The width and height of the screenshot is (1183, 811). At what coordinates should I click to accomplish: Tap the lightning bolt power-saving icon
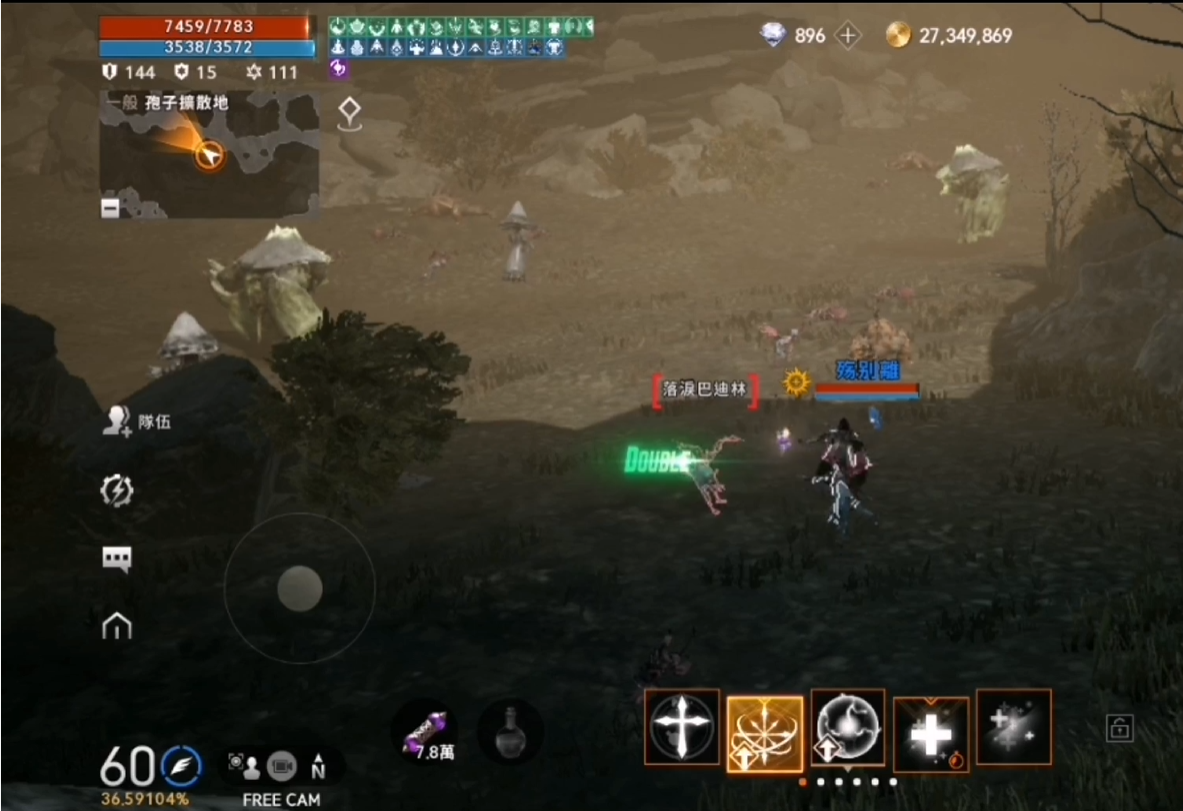117,490
